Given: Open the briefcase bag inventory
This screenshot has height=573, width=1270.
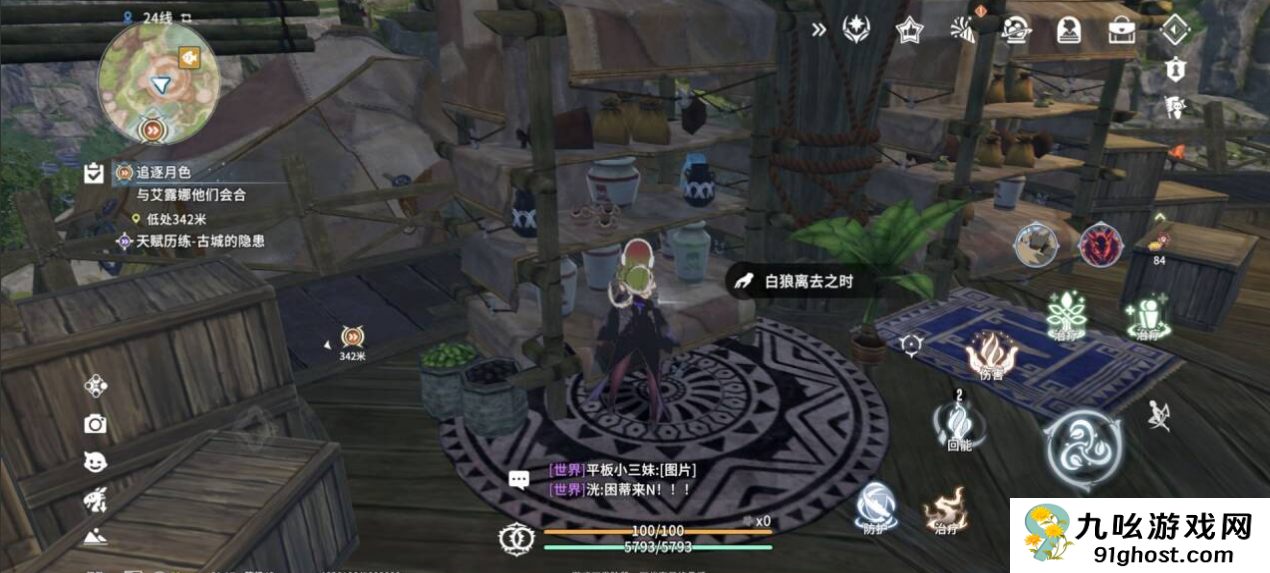Looking at the screenshot, I should click(1121, 30).
